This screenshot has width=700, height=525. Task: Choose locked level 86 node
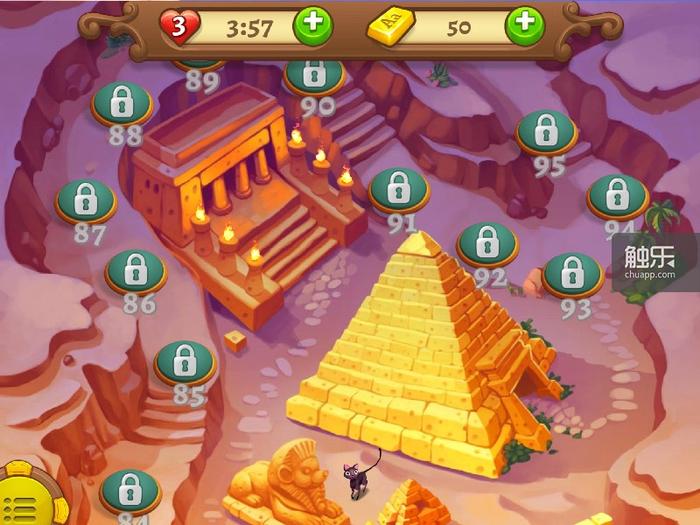pyautogui.click(x=135, y=271)
